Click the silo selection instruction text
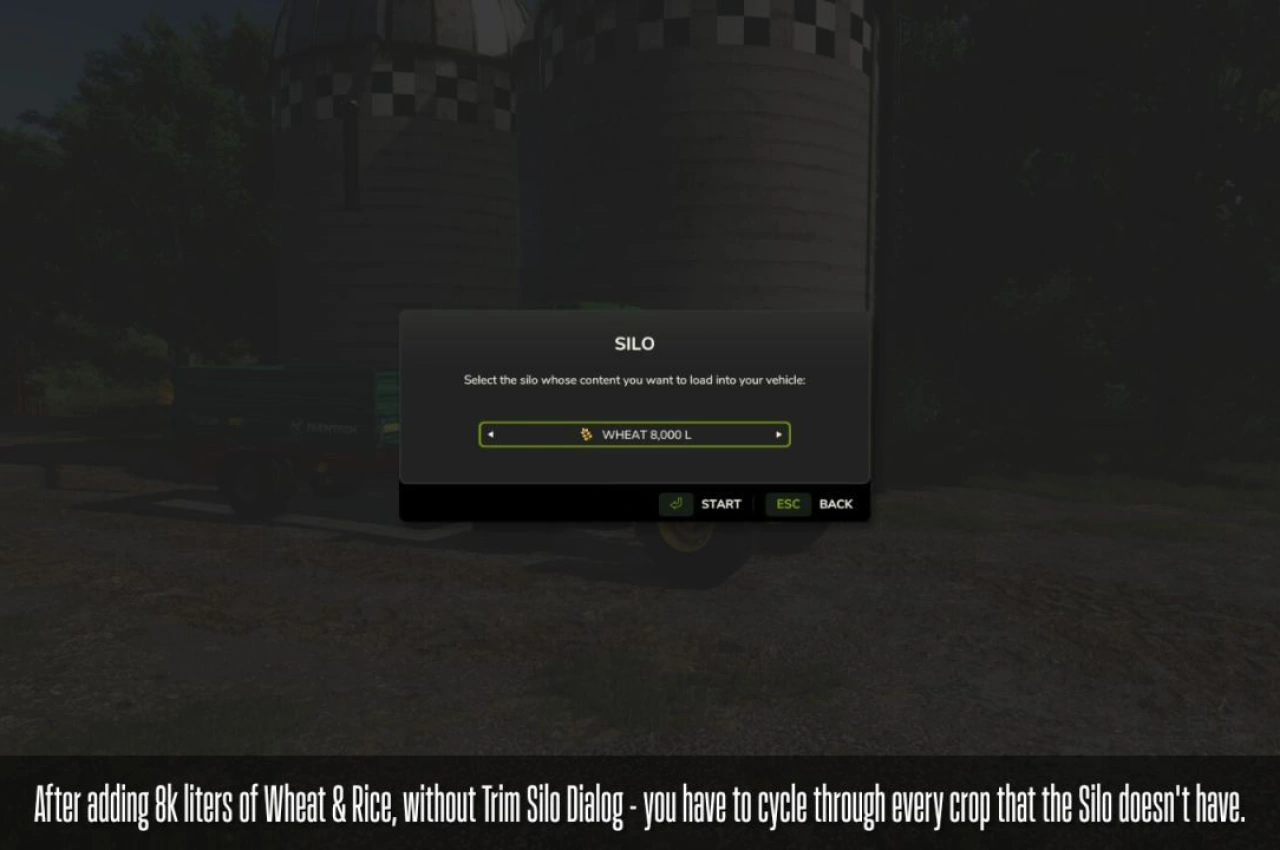 (634, 380)
